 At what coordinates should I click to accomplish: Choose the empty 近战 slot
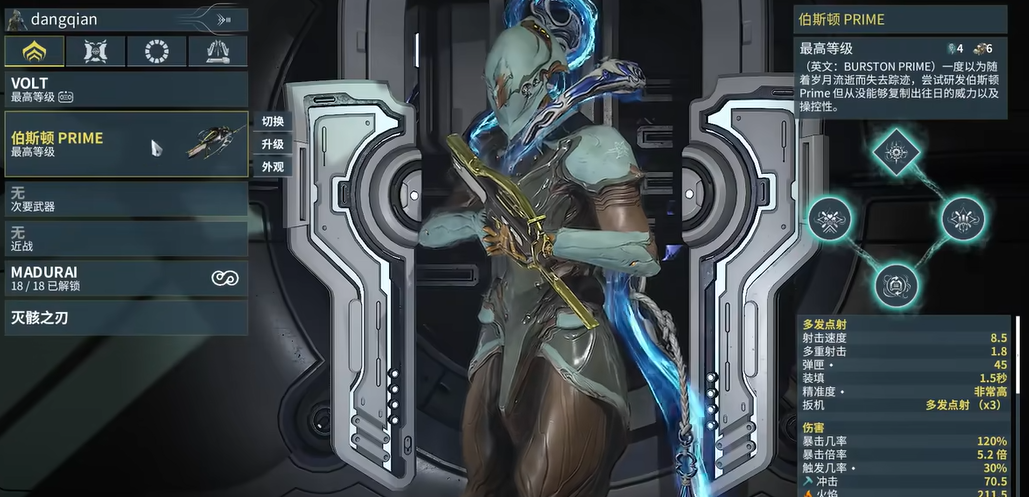125,238
